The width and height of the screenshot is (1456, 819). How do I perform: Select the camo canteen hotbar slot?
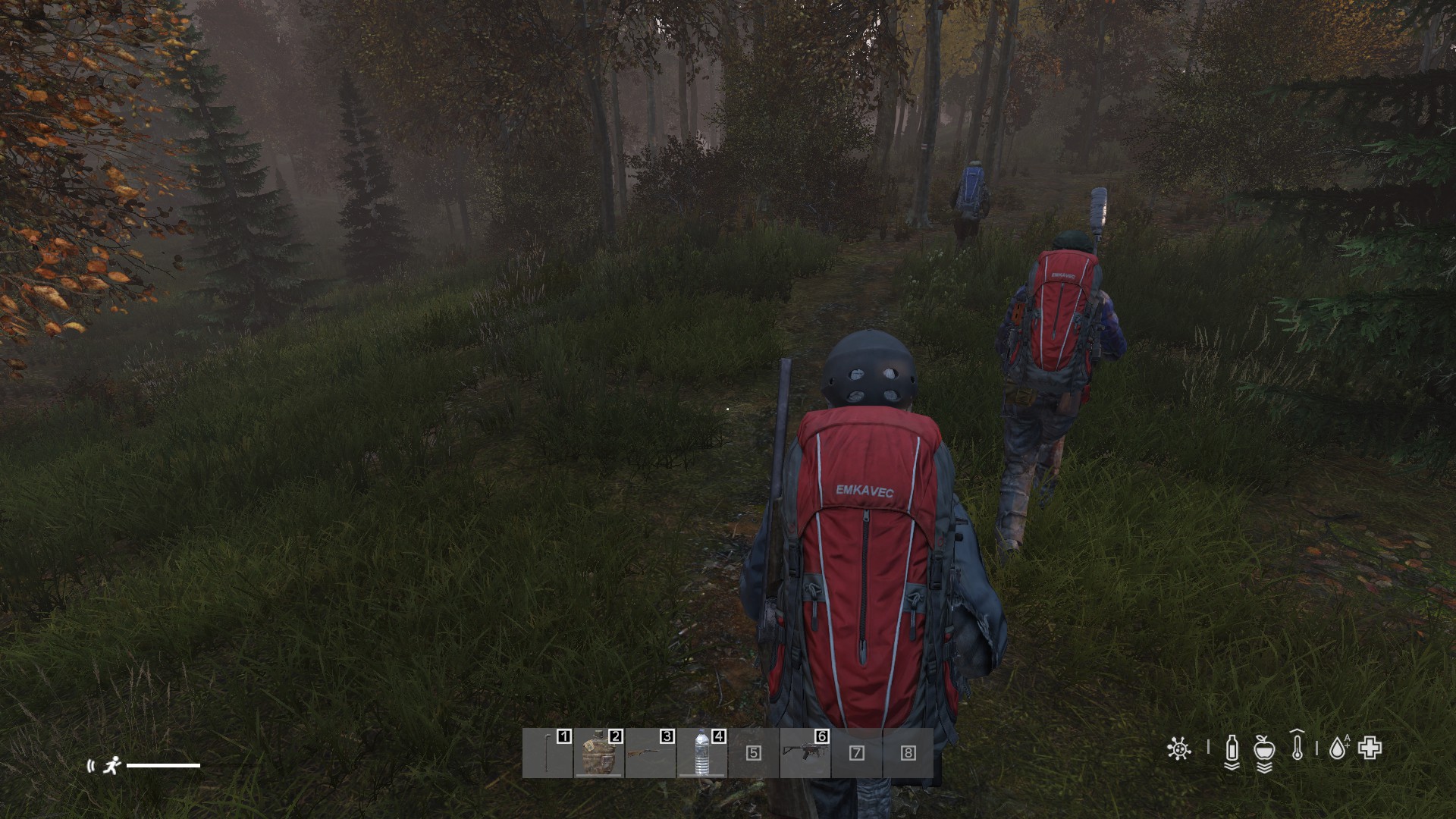(598, 752)
